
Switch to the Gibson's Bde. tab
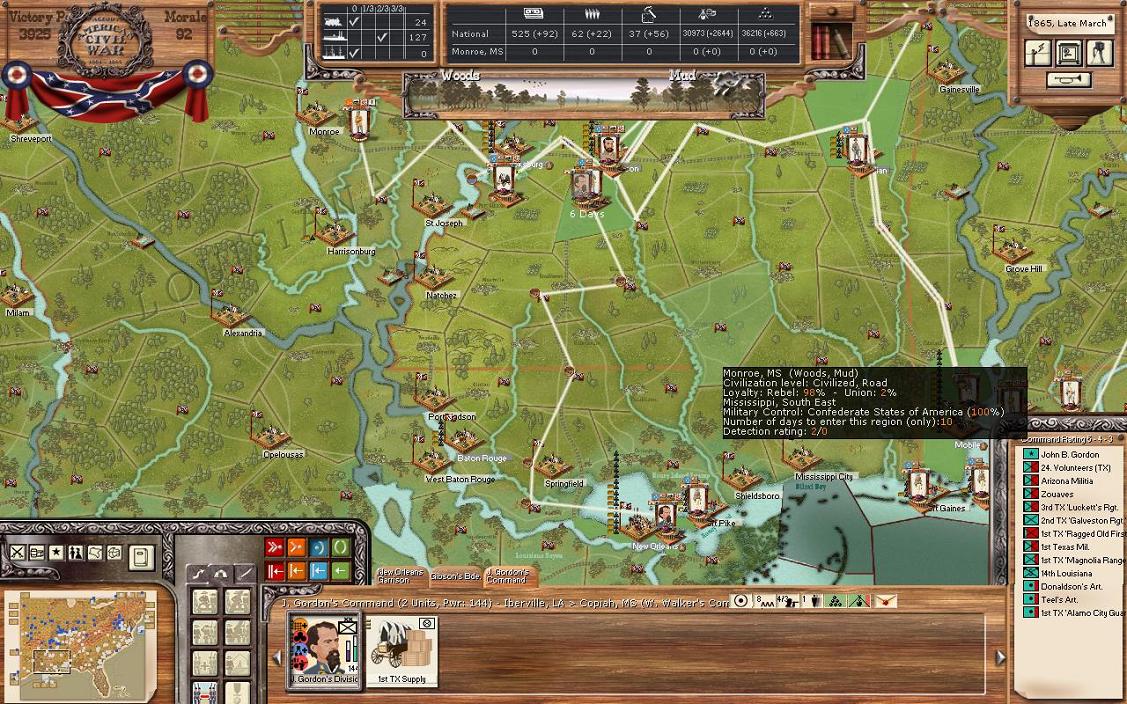click(456, 576)
